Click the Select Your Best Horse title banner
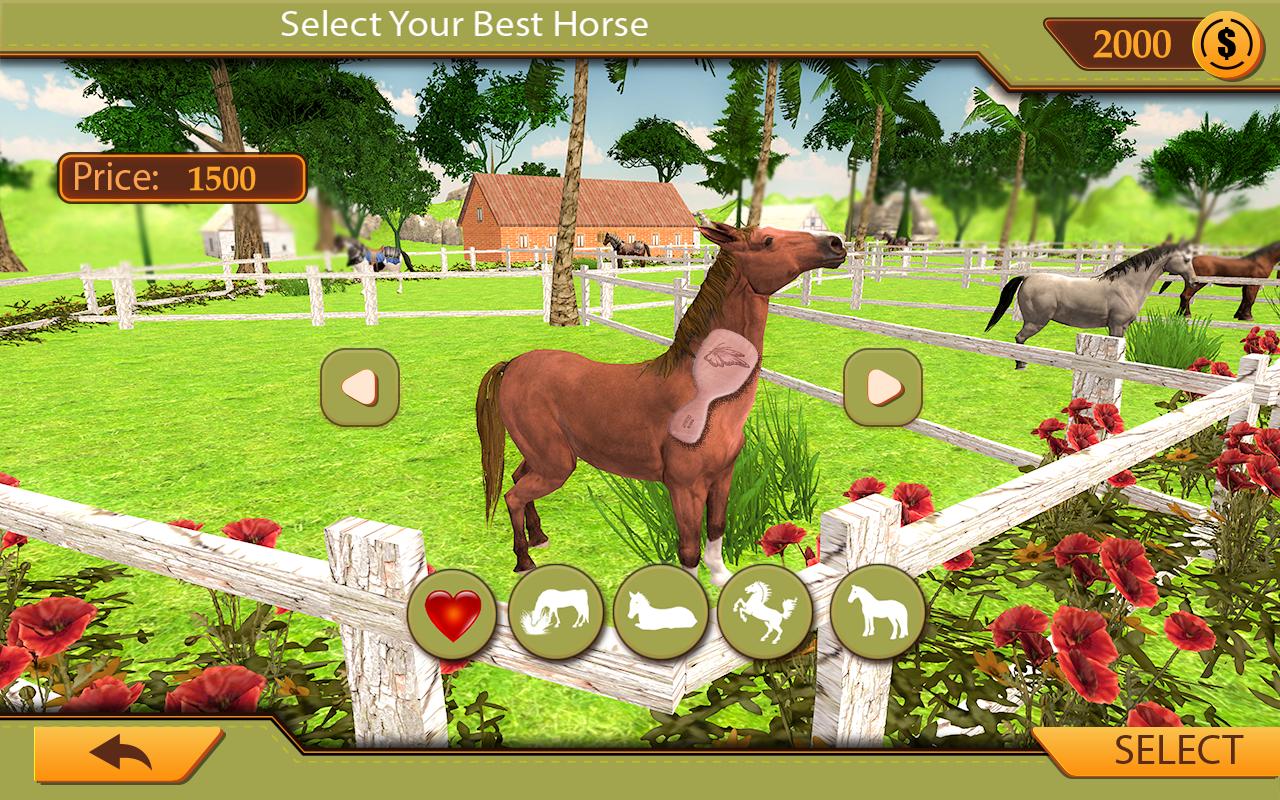Viewport: 1280px width, 800px height. (468, 22)
